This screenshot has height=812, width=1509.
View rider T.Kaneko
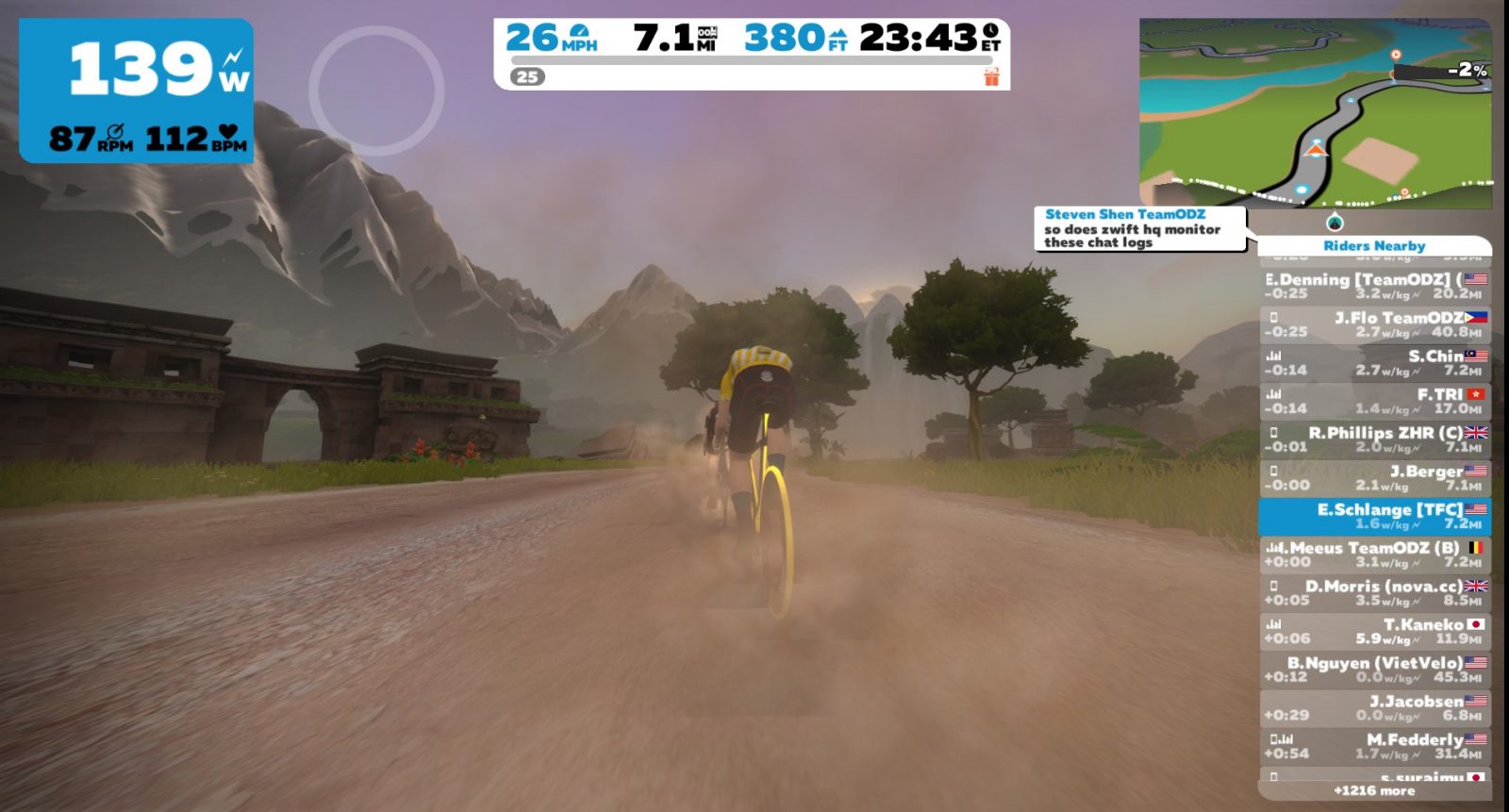(1374, 631)
